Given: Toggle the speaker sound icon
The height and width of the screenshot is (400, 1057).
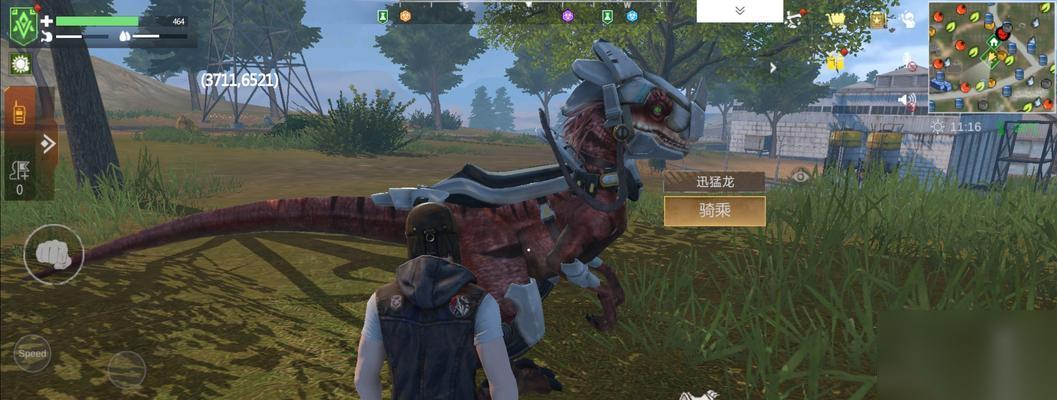Looking at the screenshot, I should [x=907, y=100].
